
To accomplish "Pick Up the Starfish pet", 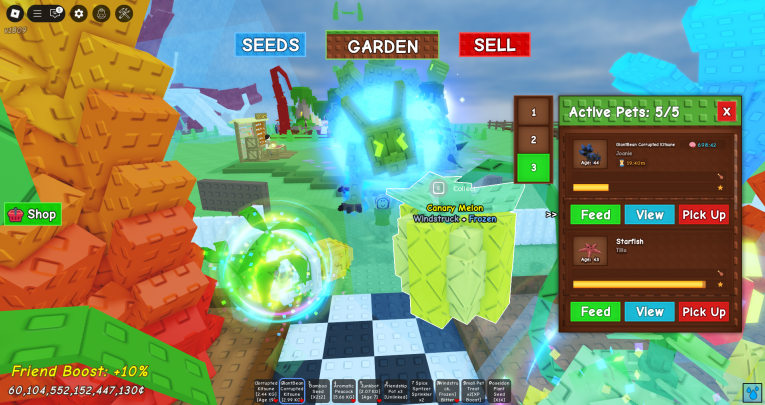I will (704, 312).
